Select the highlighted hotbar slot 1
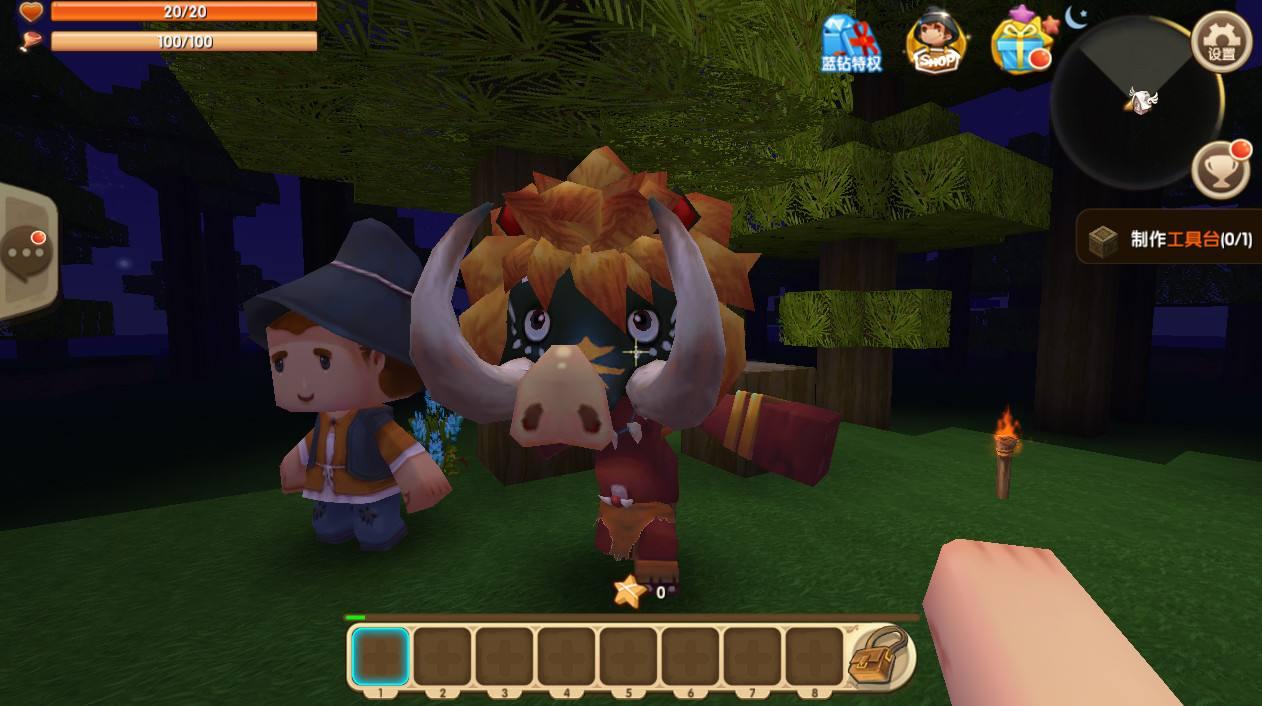This screenshot has height=706, width=1262. 380,656
